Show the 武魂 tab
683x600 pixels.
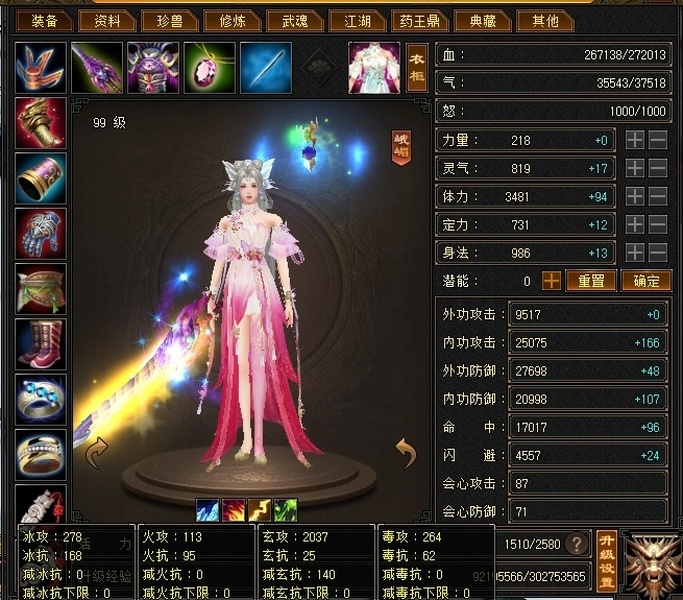coord(295,20)
